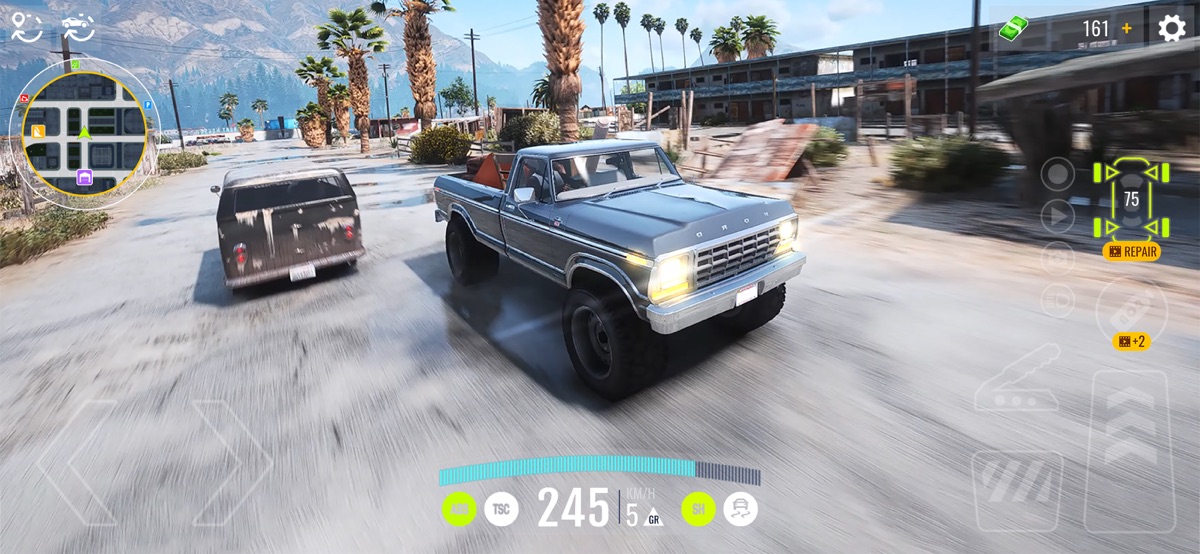Start recording with the round record button
The height and width of the screenshot is (554, 1200).
1057,174
